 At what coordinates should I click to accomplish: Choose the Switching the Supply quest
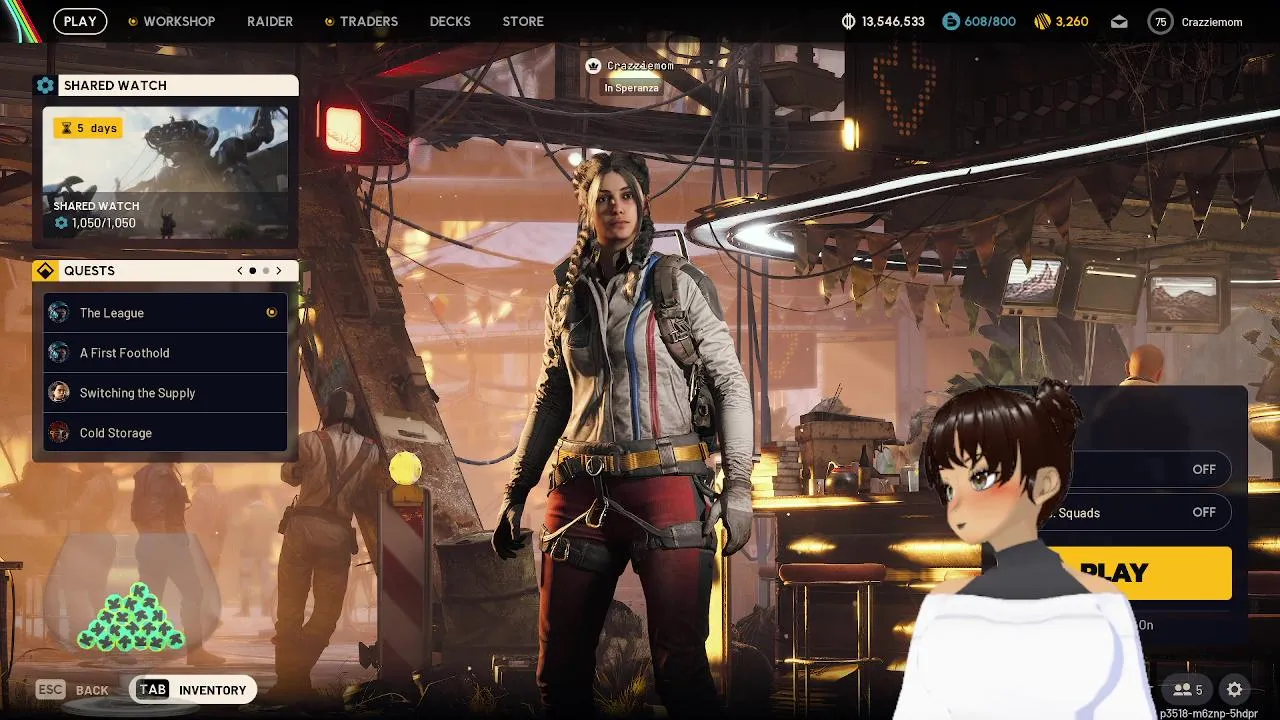coord(165,393)
